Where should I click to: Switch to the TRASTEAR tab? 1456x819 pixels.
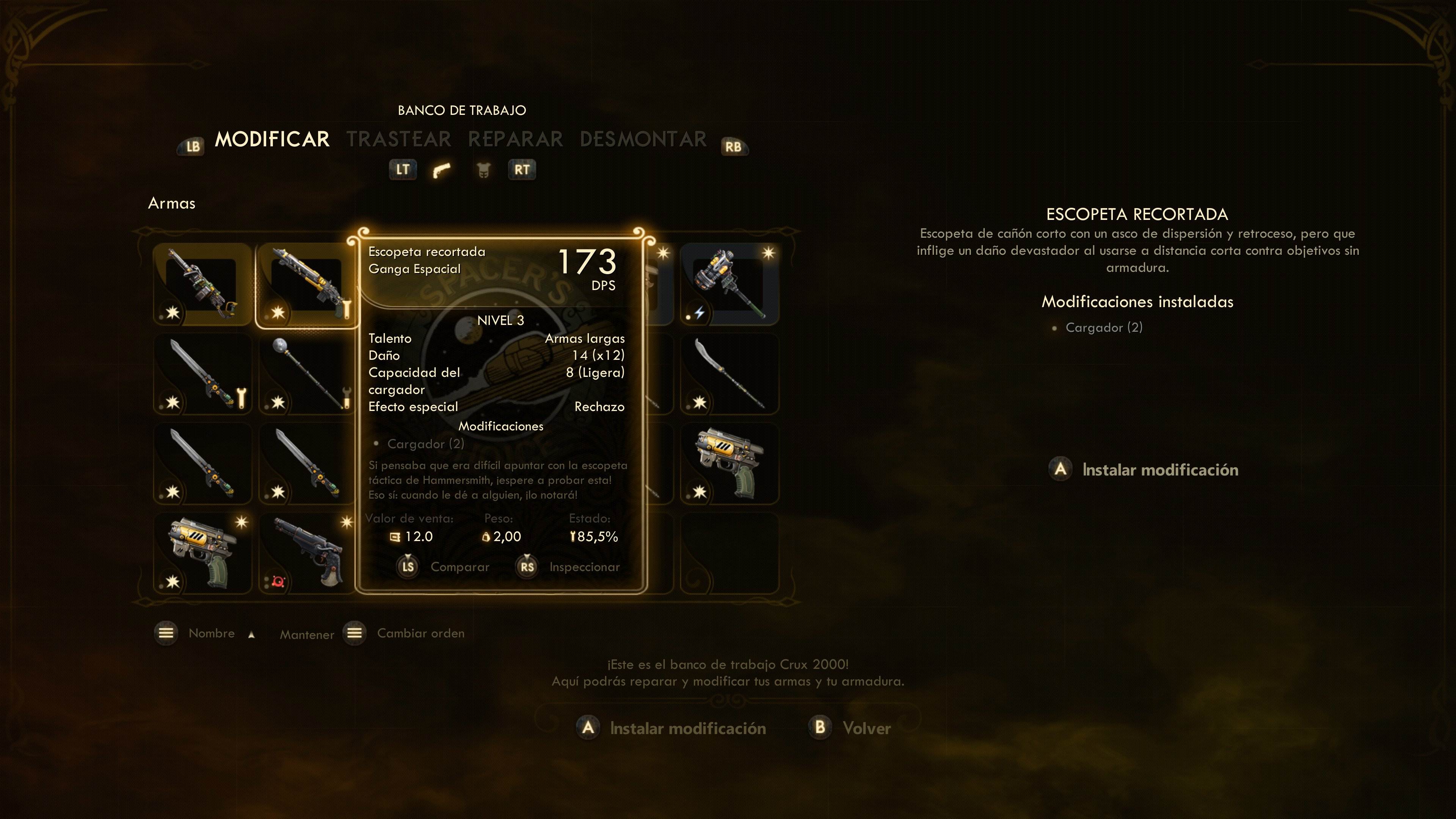click(399, 139)
